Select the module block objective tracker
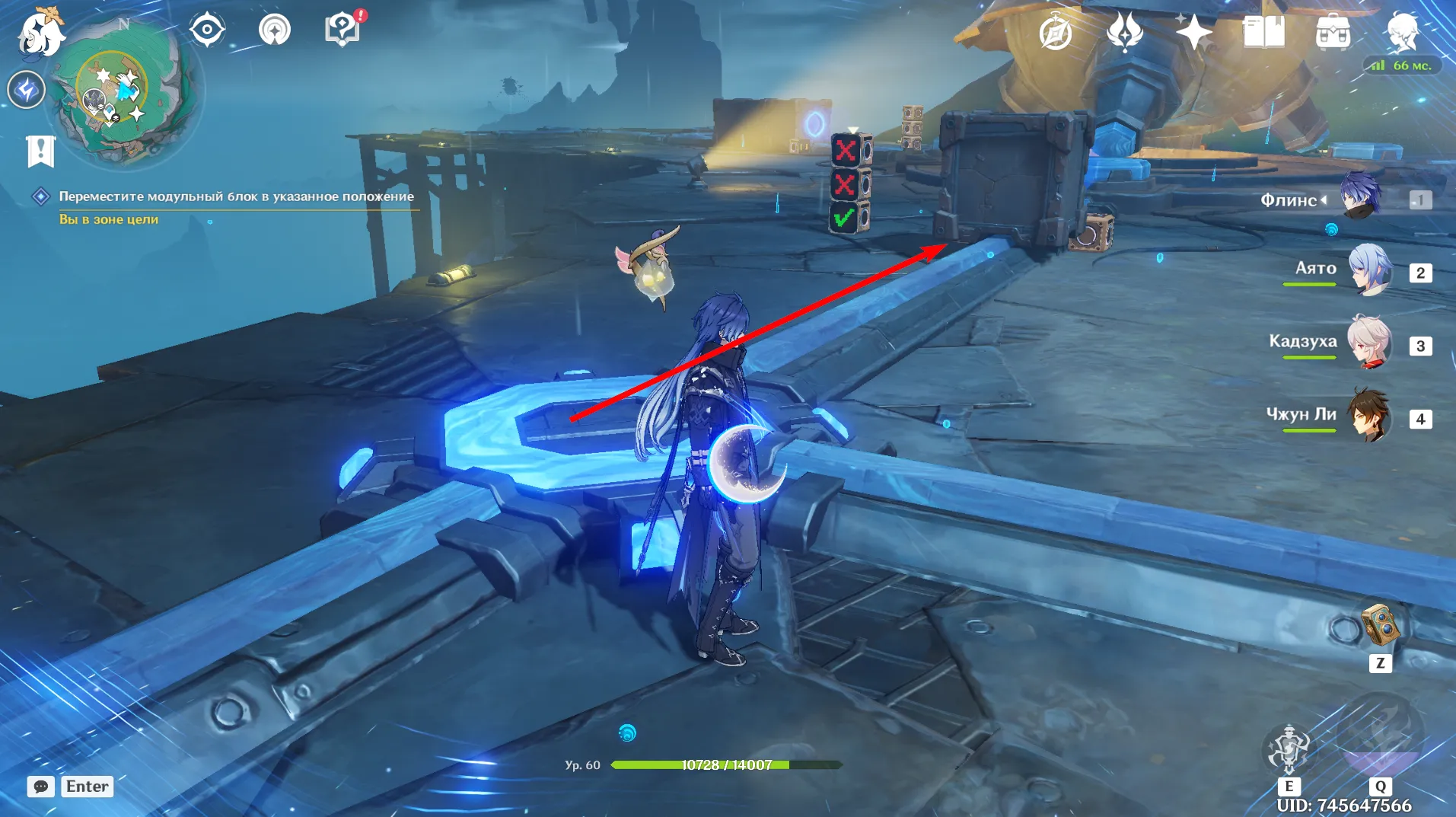The image size is (1456, 817). click(236, 196)
